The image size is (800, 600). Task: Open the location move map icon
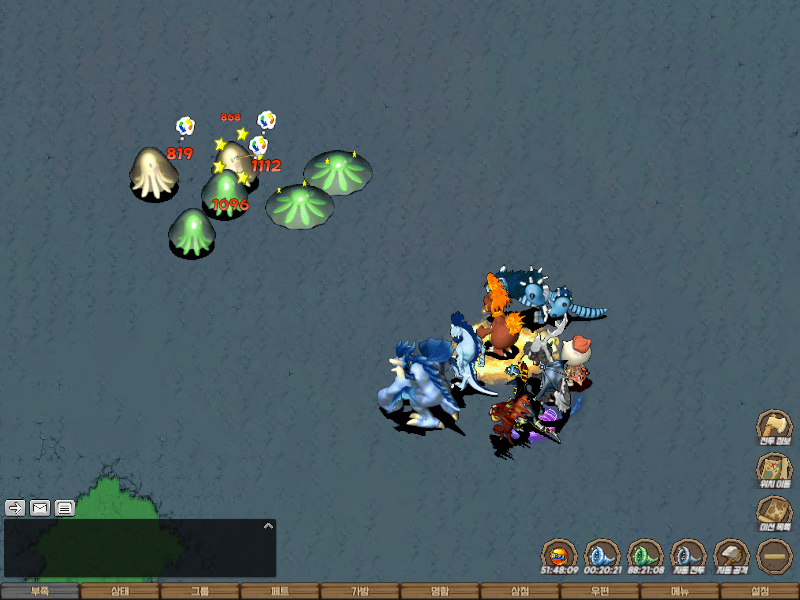point(773,469)
